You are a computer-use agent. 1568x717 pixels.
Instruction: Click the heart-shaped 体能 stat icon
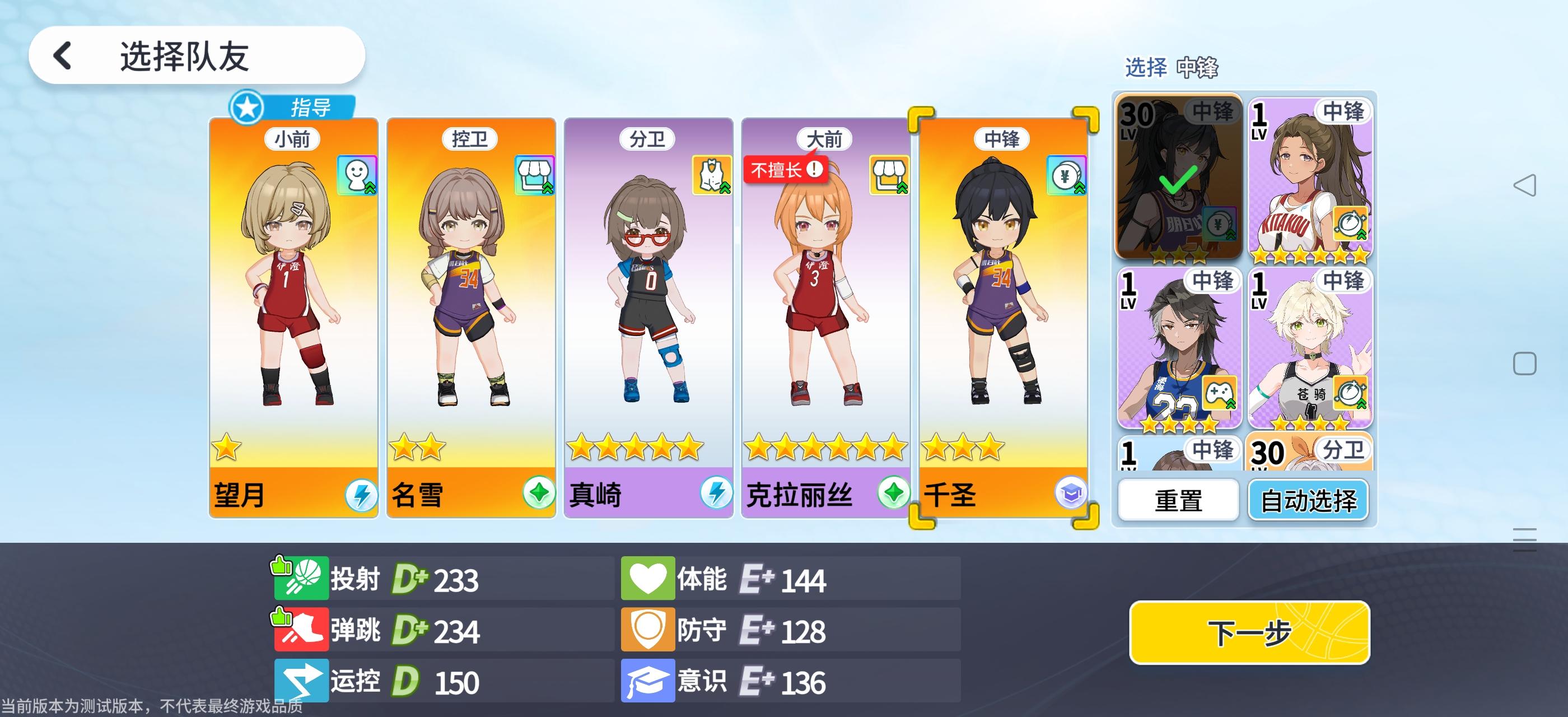648,578
